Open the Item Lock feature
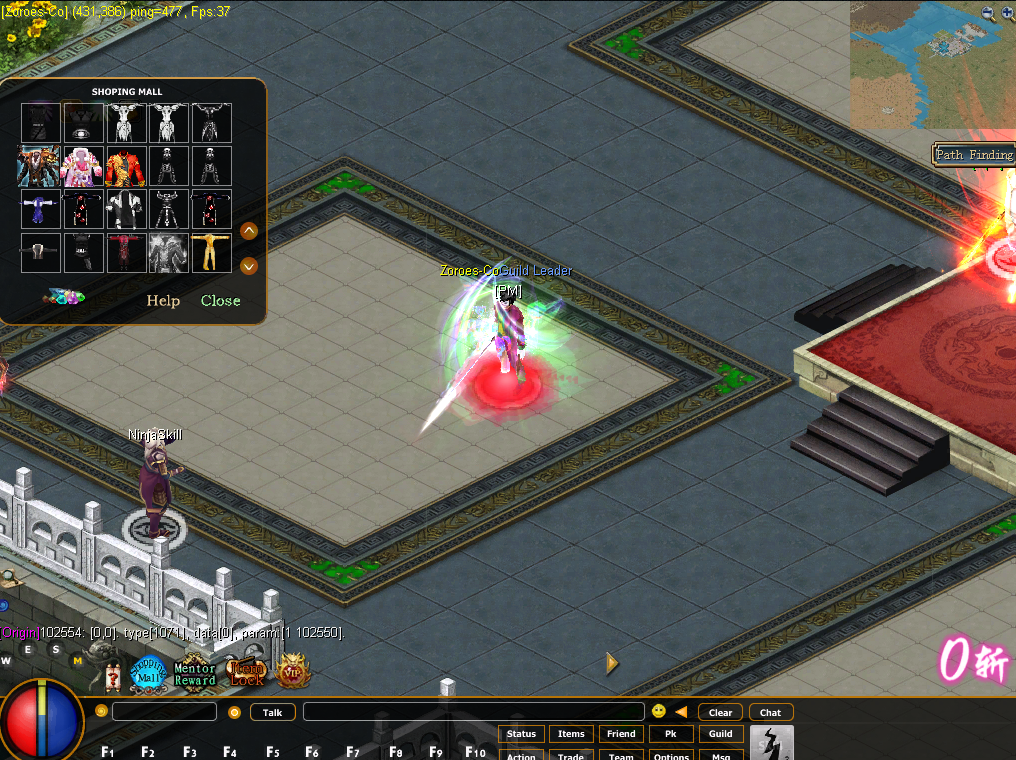Image resolution: width=1016 pixels, height=760 pixels. tap(246, 673)
